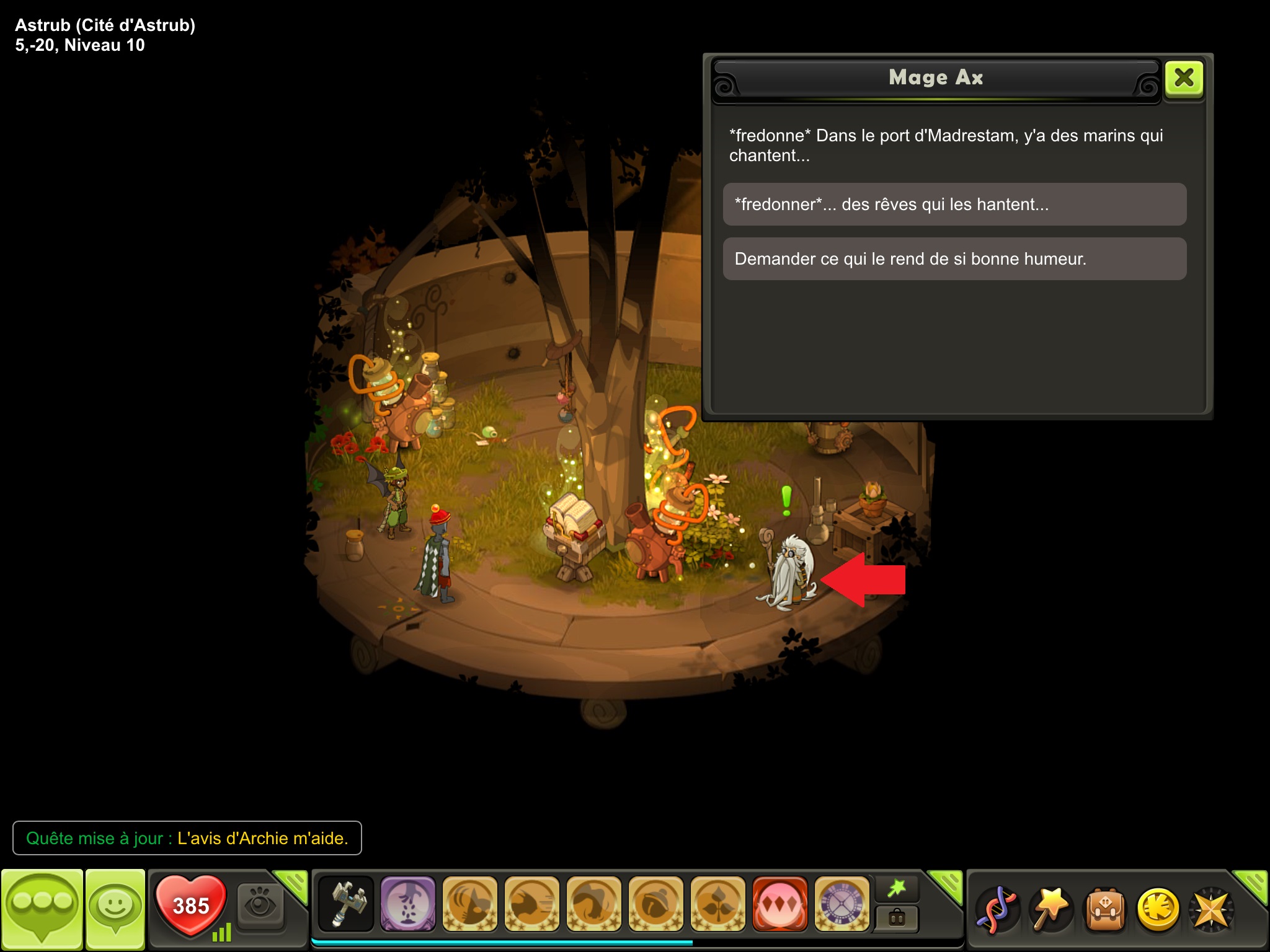The width and height of the screenshot is (1270, 952).
Task: Click the "L'avis d'Archie m'aide" quest notification
Action: click(x=187, y=838)
